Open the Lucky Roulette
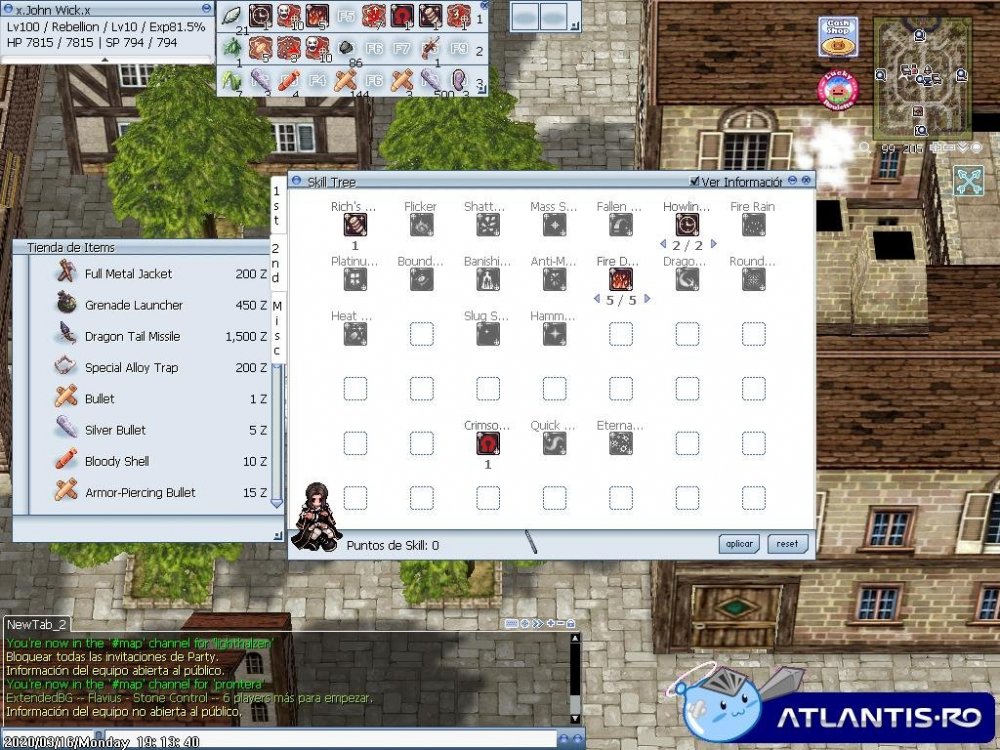 tap(838, 89)
